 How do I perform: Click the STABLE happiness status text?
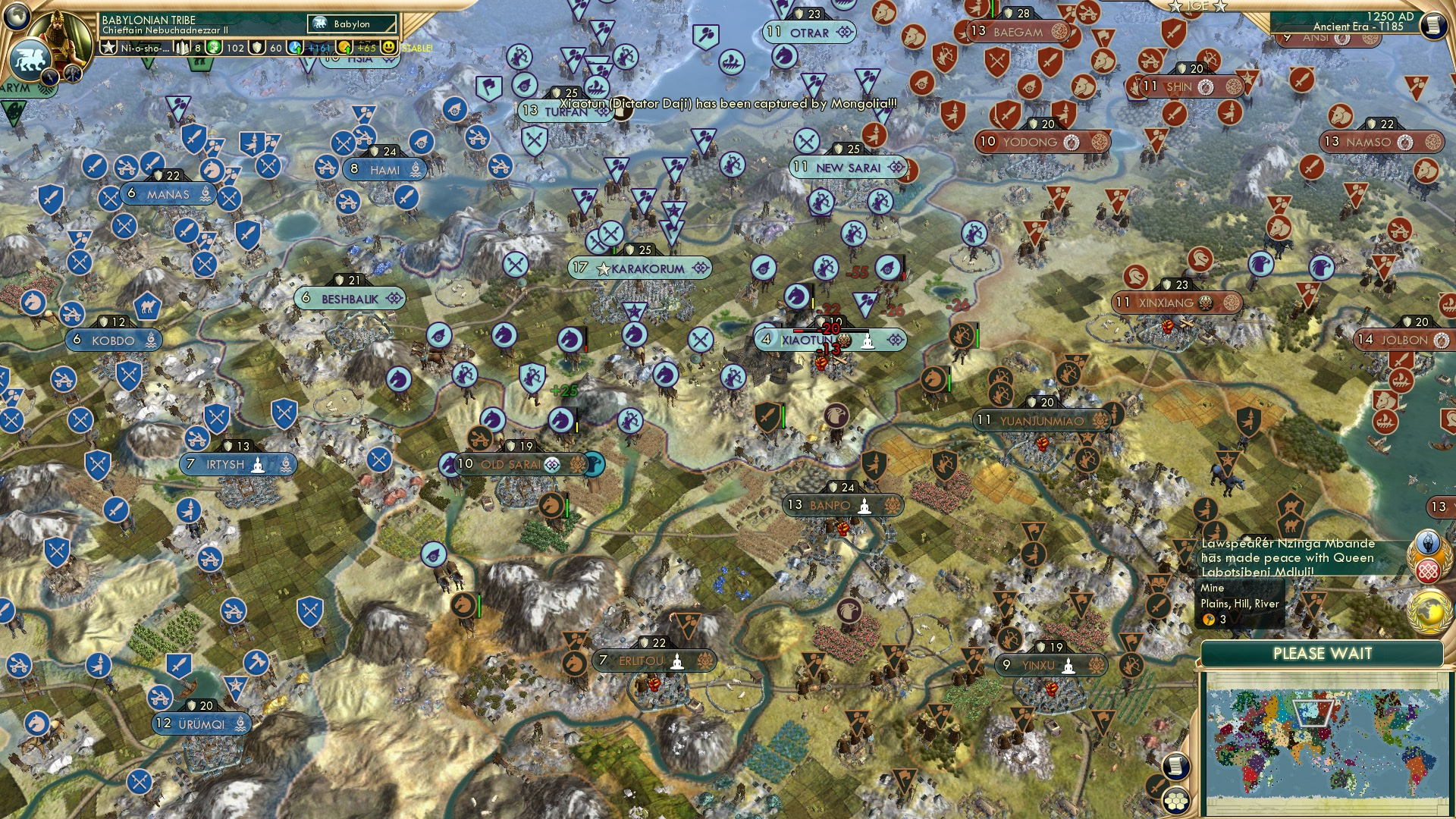416,49
